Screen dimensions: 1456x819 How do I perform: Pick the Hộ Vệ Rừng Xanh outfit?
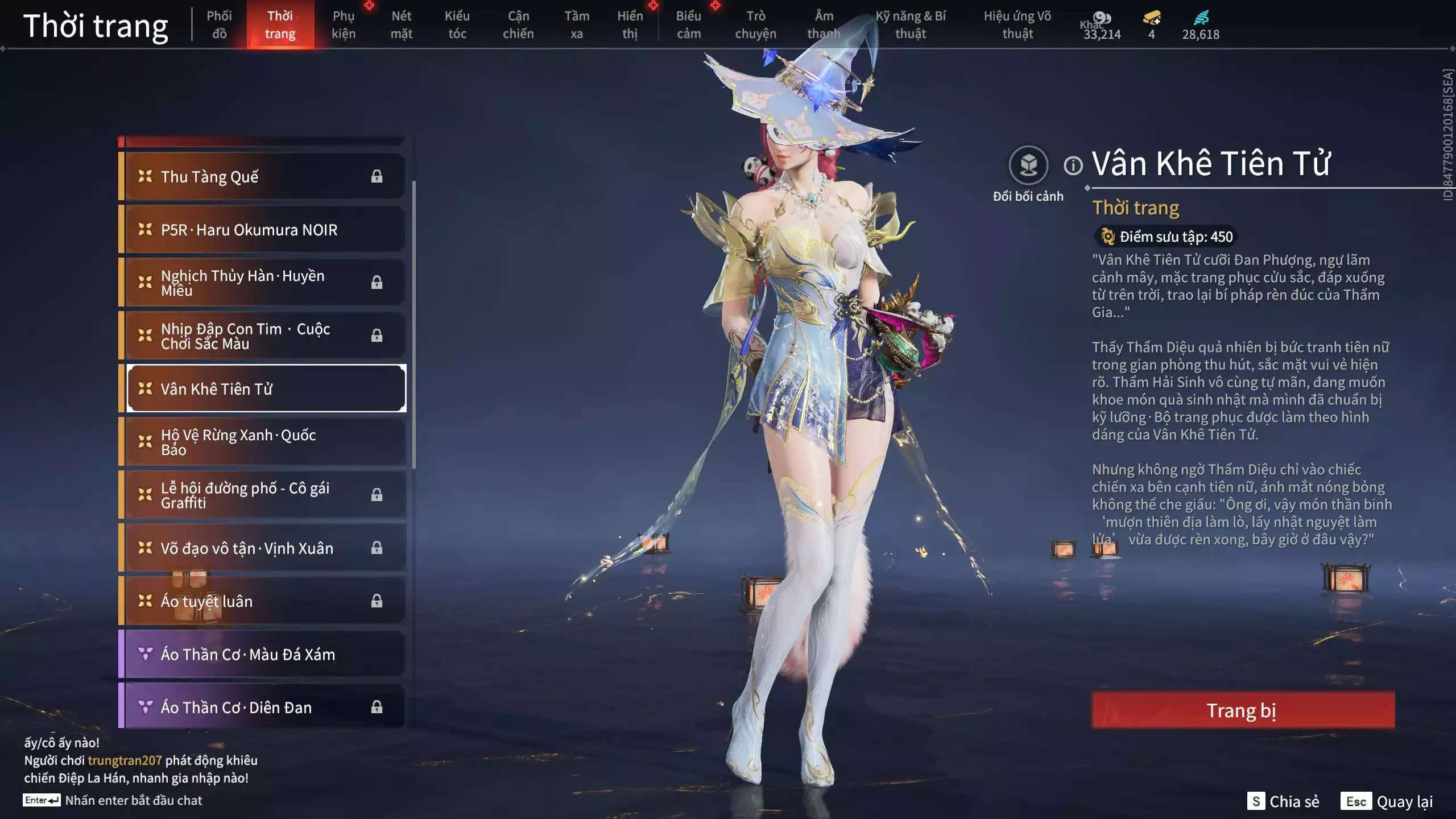(264, 442)
